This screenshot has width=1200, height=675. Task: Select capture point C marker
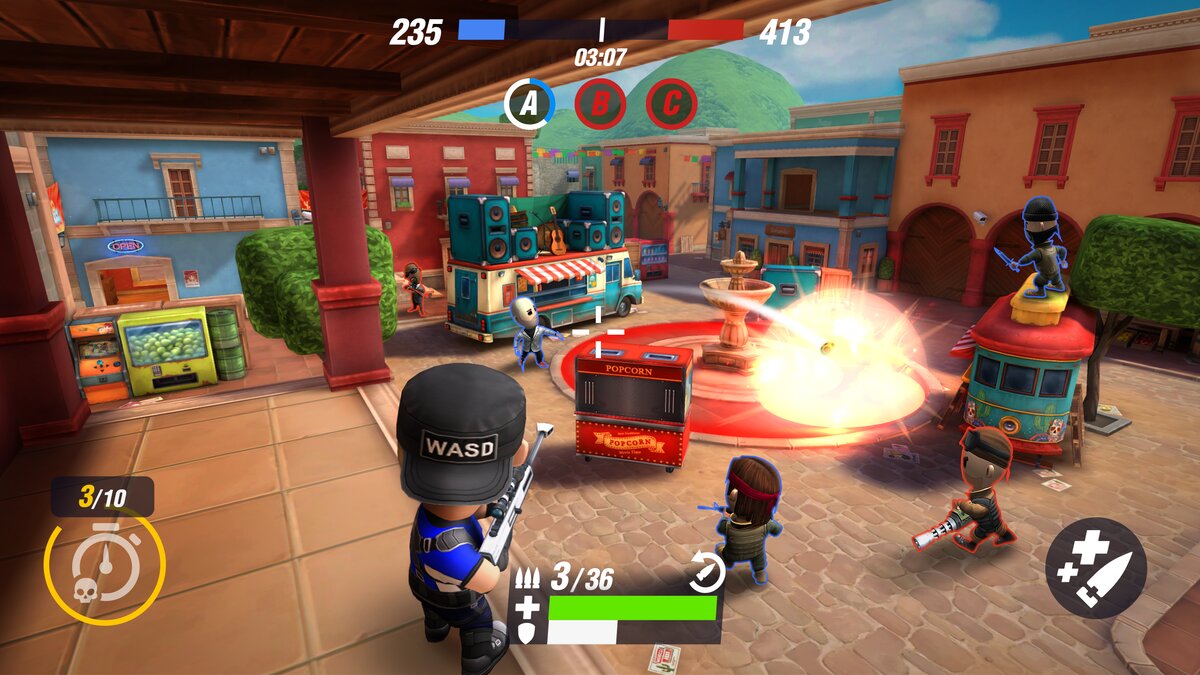(x=671, y=103)
